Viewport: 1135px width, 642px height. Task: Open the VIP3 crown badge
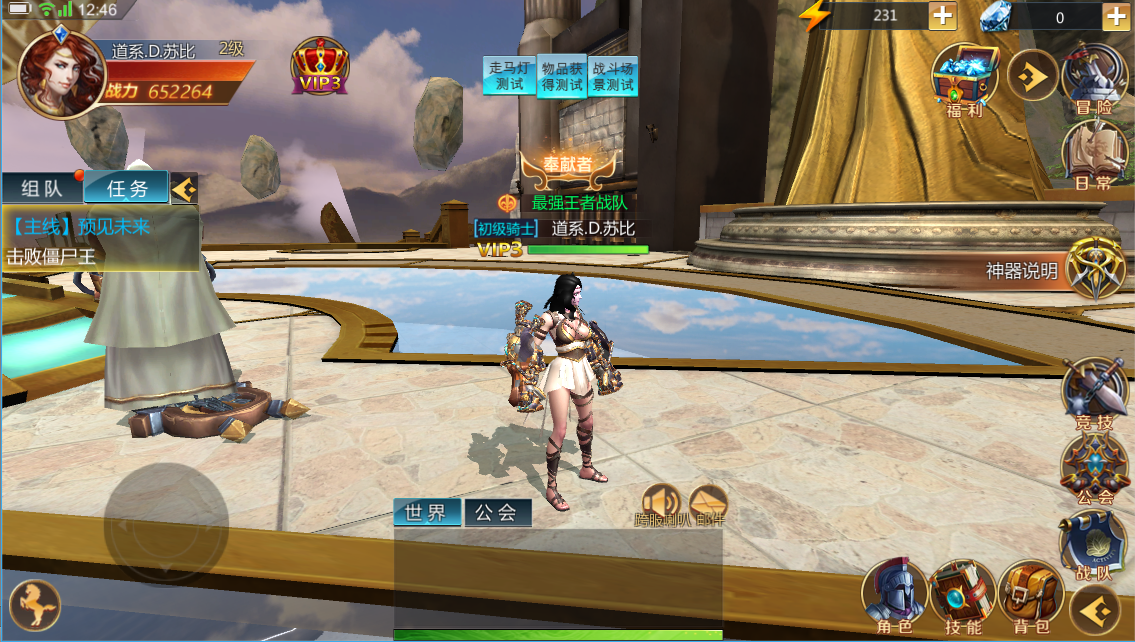coord(320,69)
